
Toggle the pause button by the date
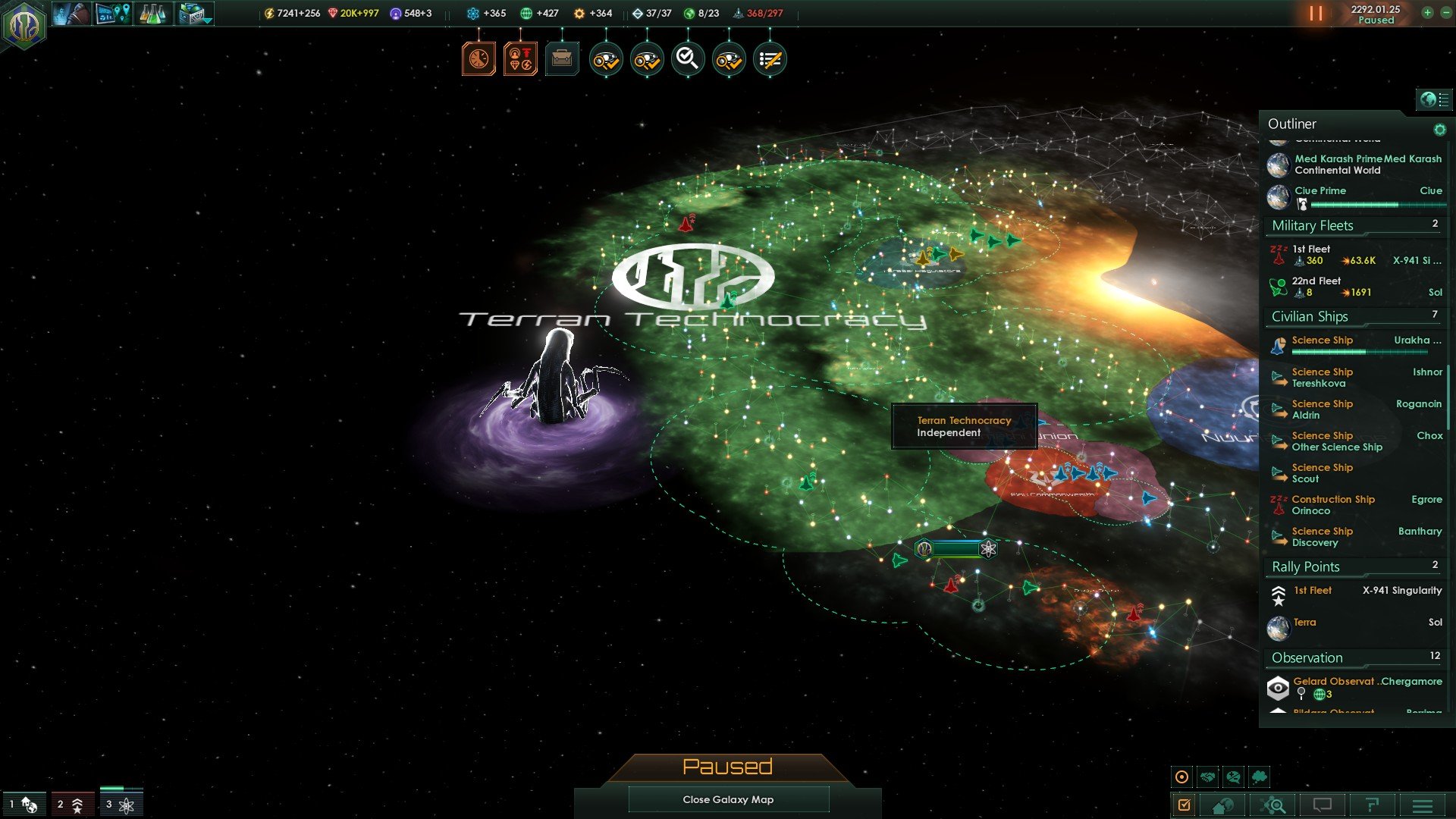pyautogui.click(x=1316, y=14)
